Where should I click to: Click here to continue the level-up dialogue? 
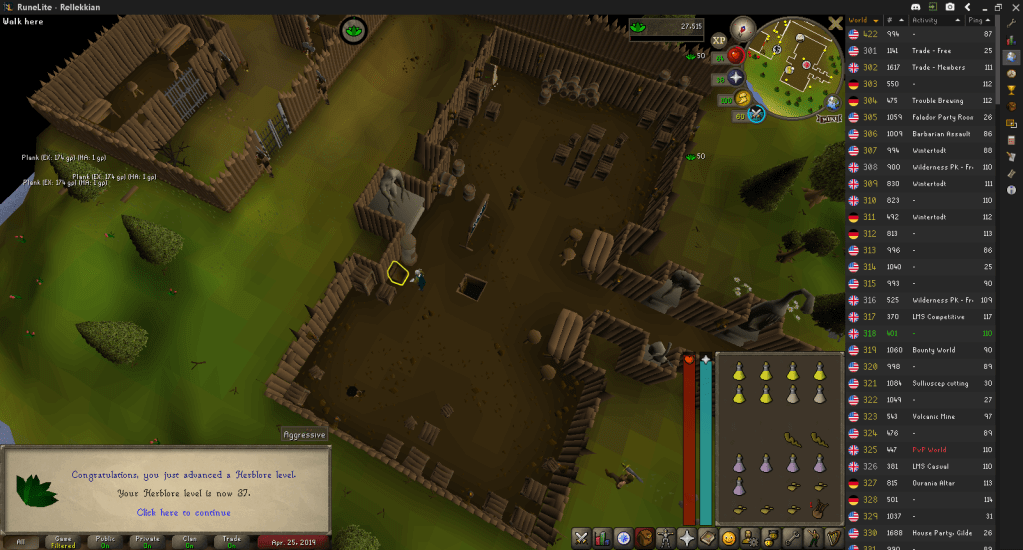pyautogui.click(x=183, y=512)
